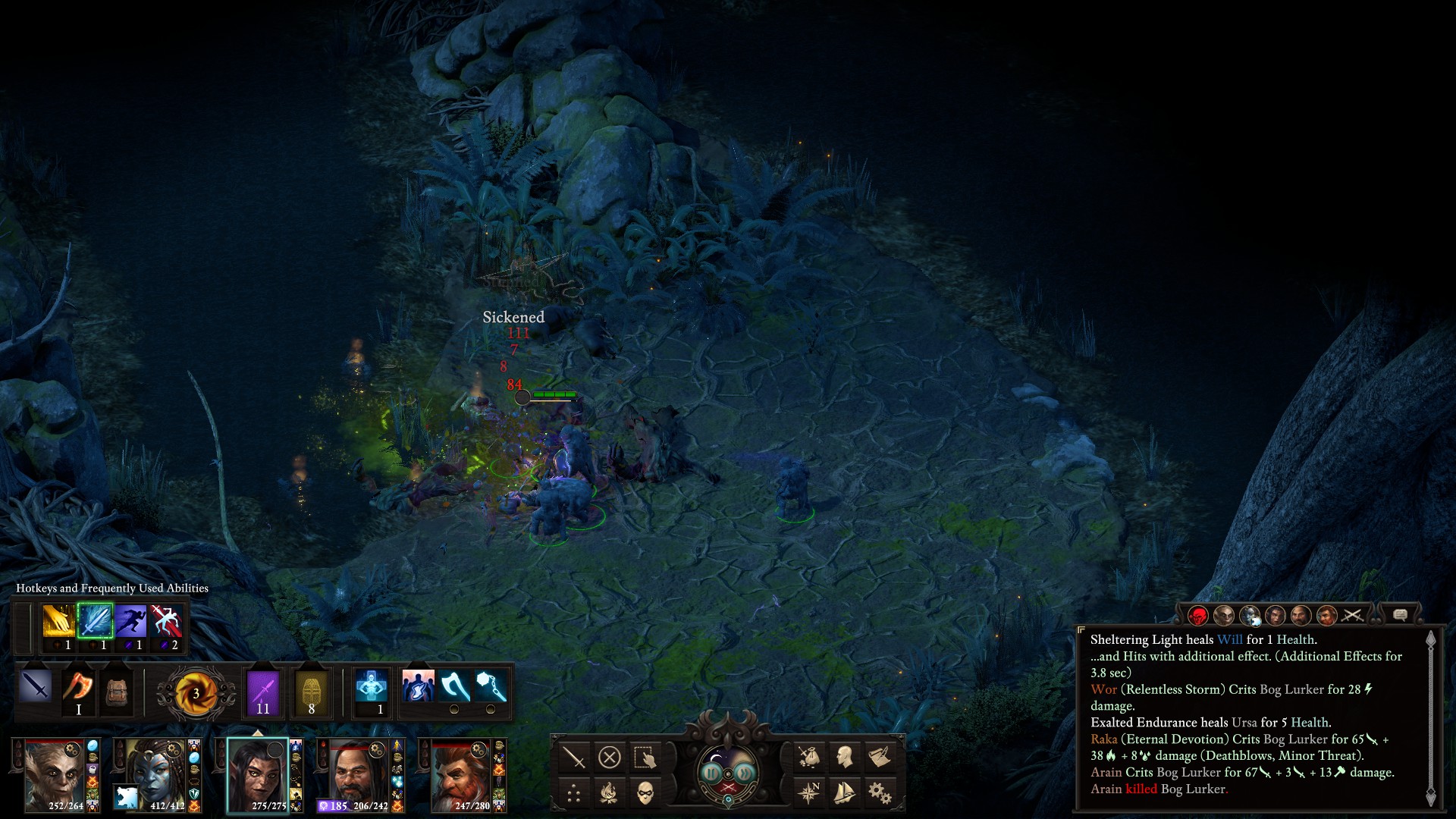Viewport: 1456px width, 819px height.
Task: Activate the sprinting figure ability
Action: tap(130, 622)
